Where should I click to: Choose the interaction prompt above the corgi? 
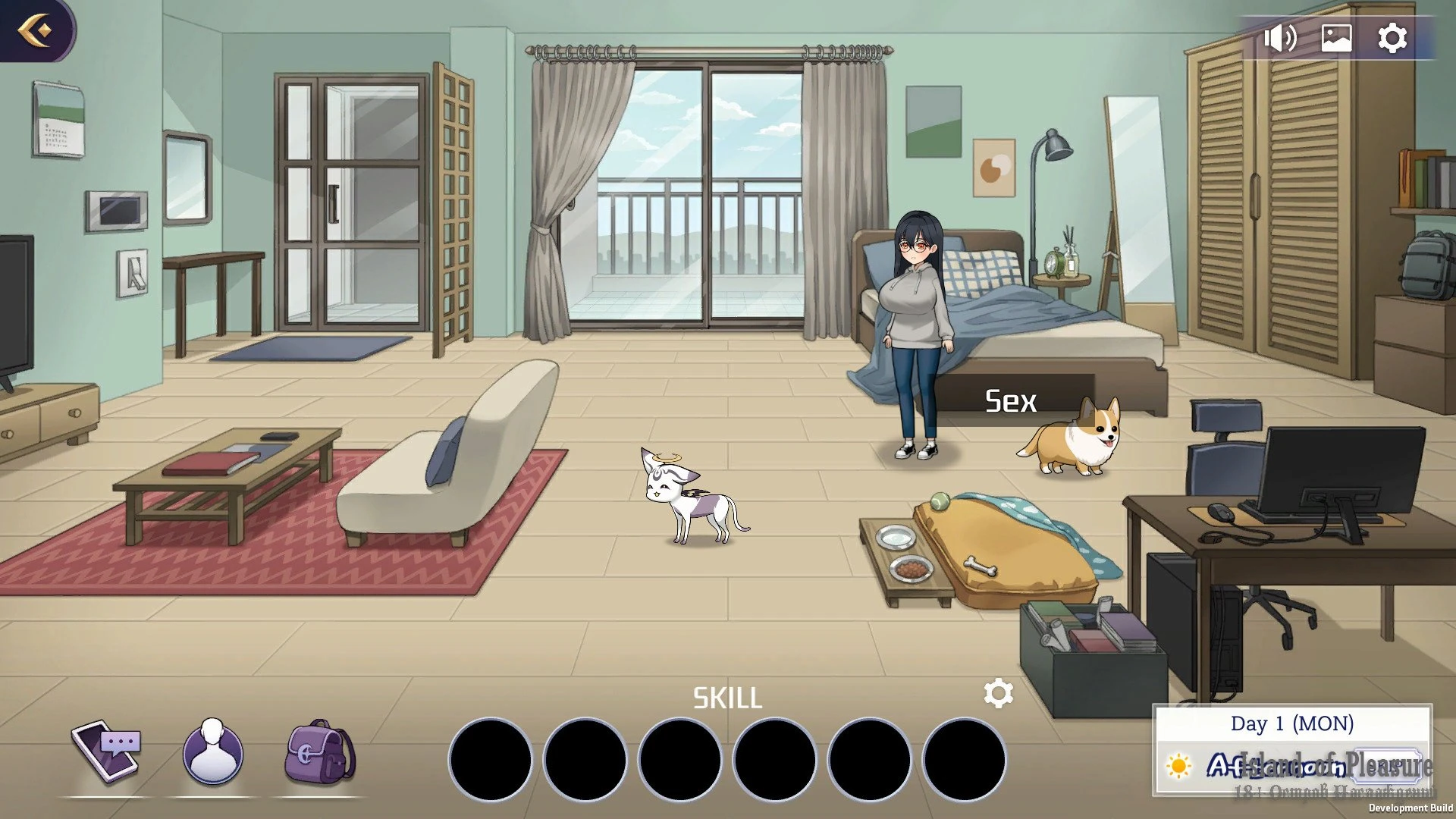coord(1011,401)
